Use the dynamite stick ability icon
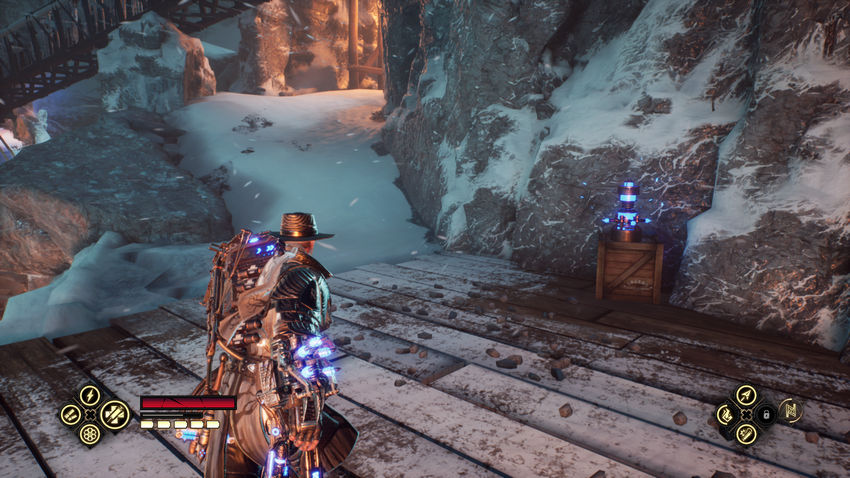Image resolution: width=850 pixels, height=478 pixels. coord(745,433)
